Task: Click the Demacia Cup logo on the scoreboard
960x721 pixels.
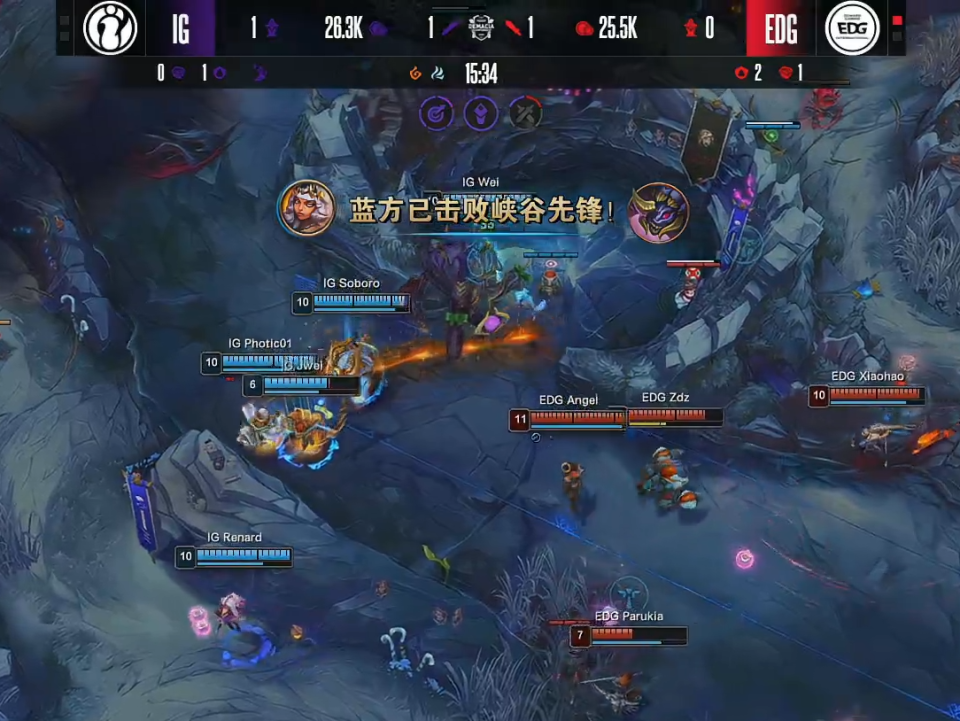Action: click(x=481, y=28)
